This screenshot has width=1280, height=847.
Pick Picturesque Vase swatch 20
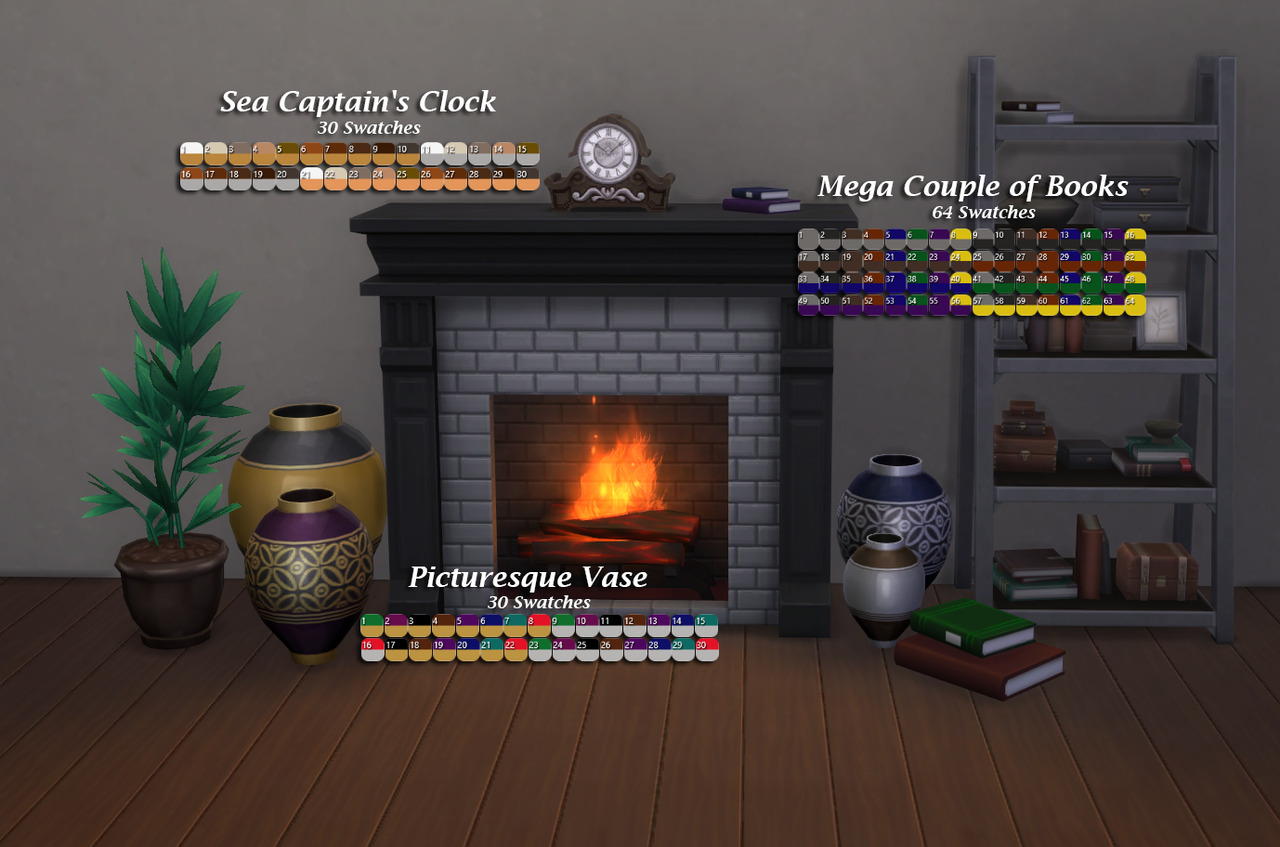pos(468,650)
